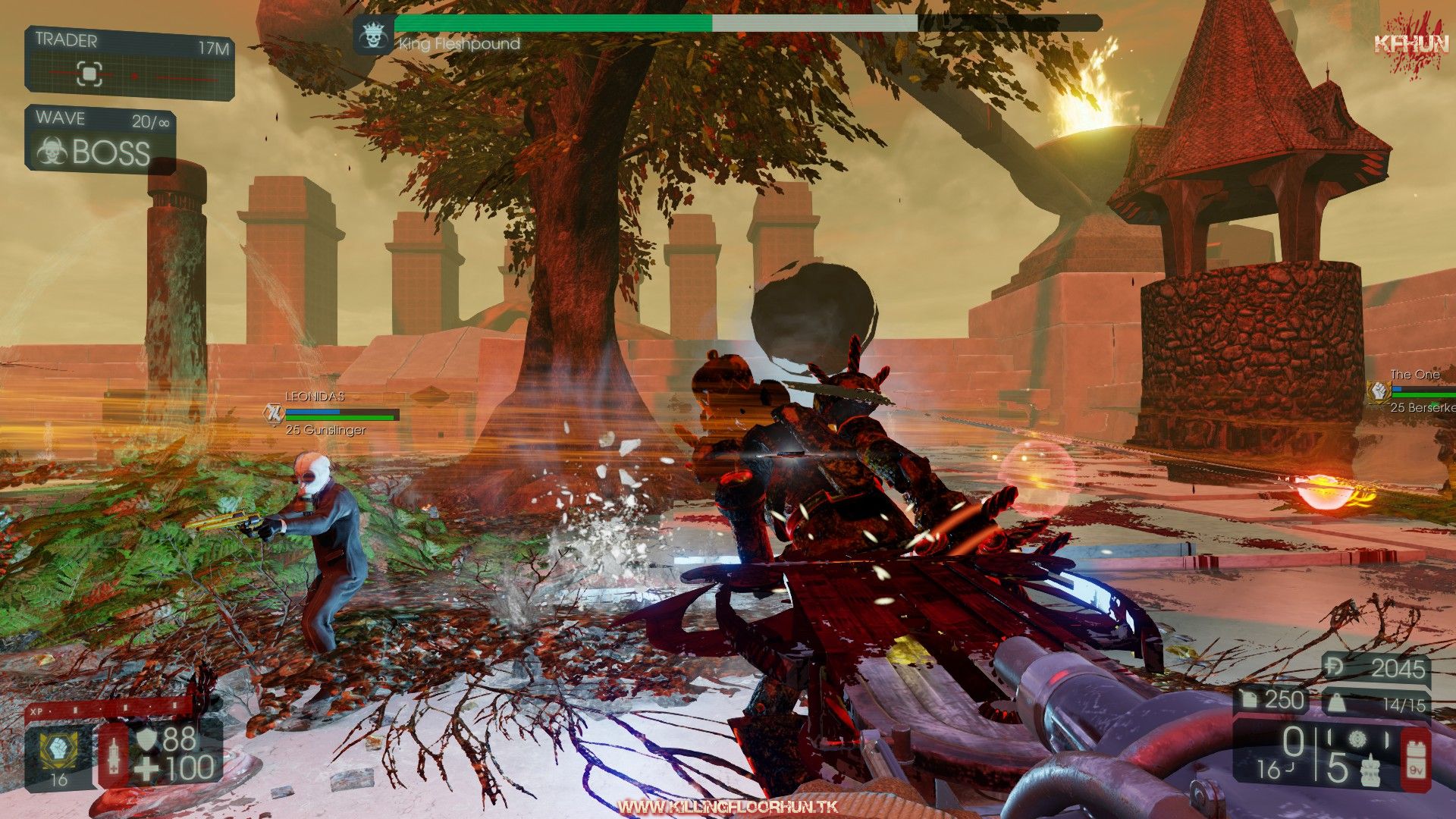Click the Trader compass tracker
Viewport: 1456px width, 819px height.
click(89, 74)
